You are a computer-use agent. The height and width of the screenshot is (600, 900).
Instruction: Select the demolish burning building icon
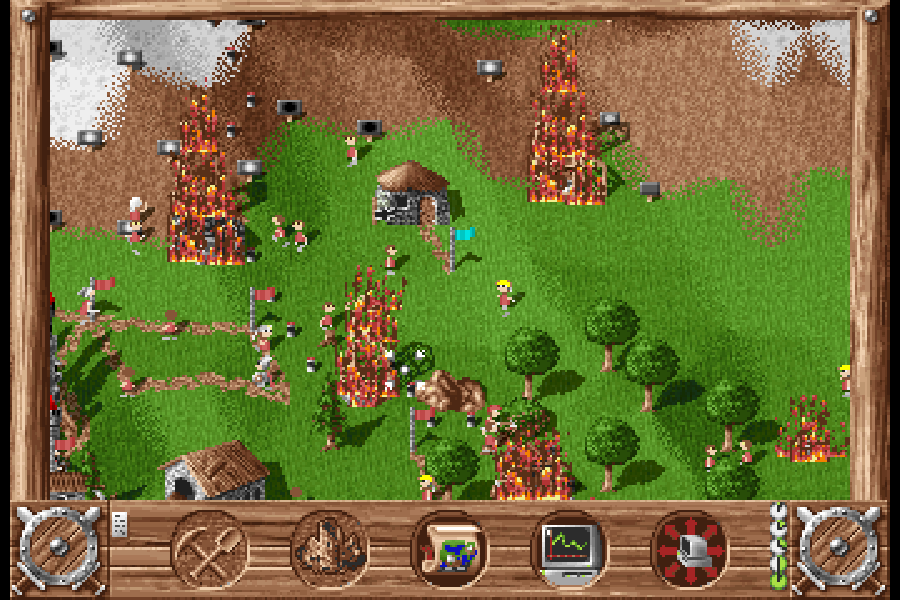[x=329, y=549]
